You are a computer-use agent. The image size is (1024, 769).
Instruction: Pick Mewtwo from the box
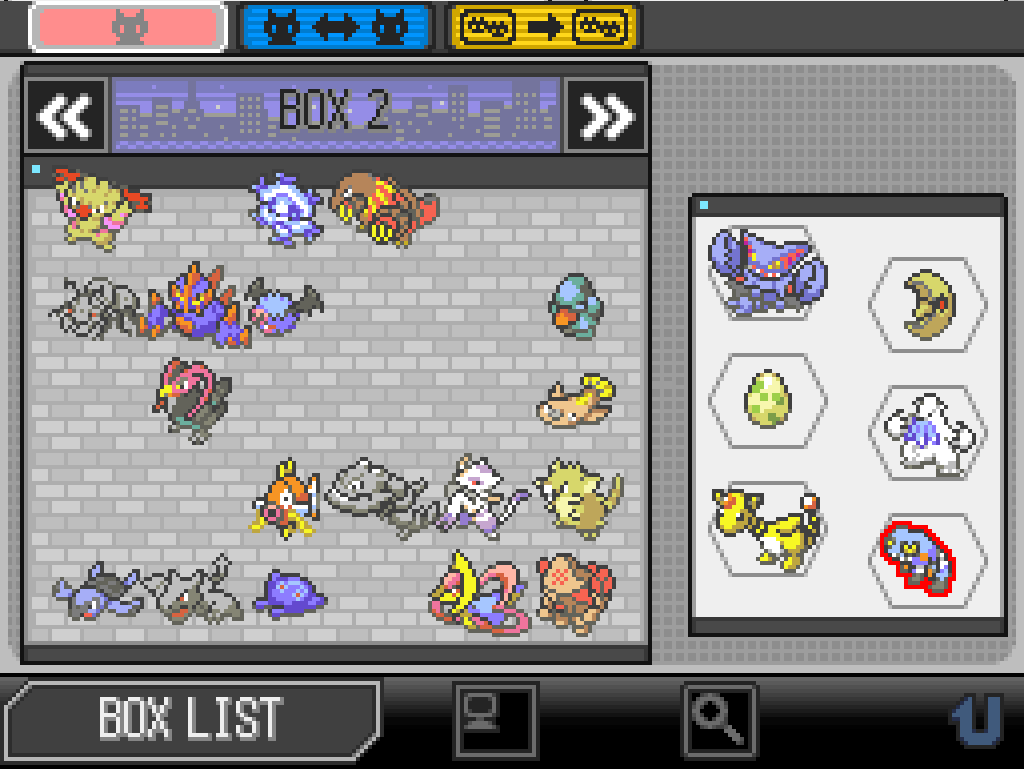point(478,496)
